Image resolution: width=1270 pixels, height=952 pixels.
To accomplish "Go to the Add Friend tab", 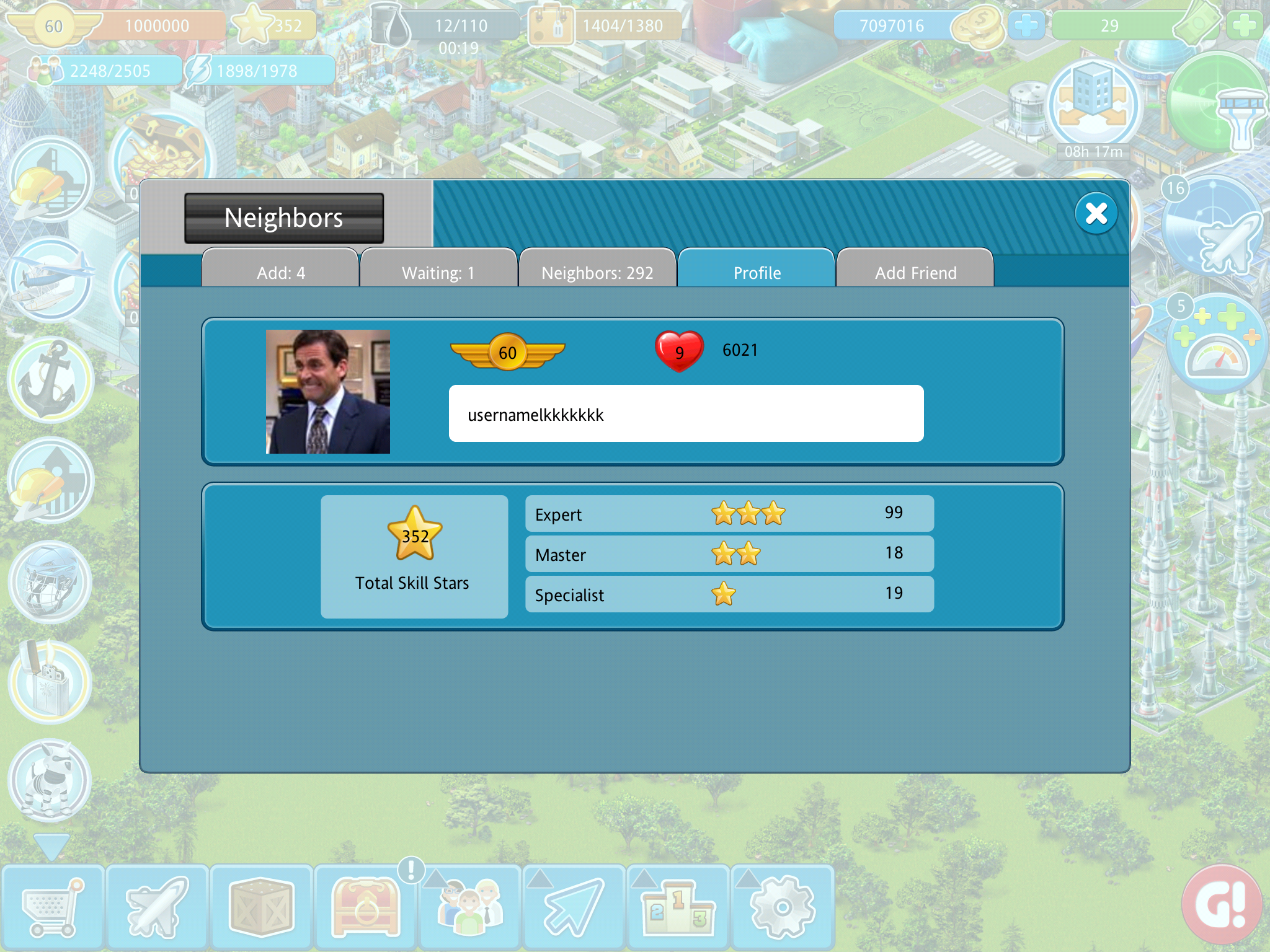I will click(x=915, y=272).
